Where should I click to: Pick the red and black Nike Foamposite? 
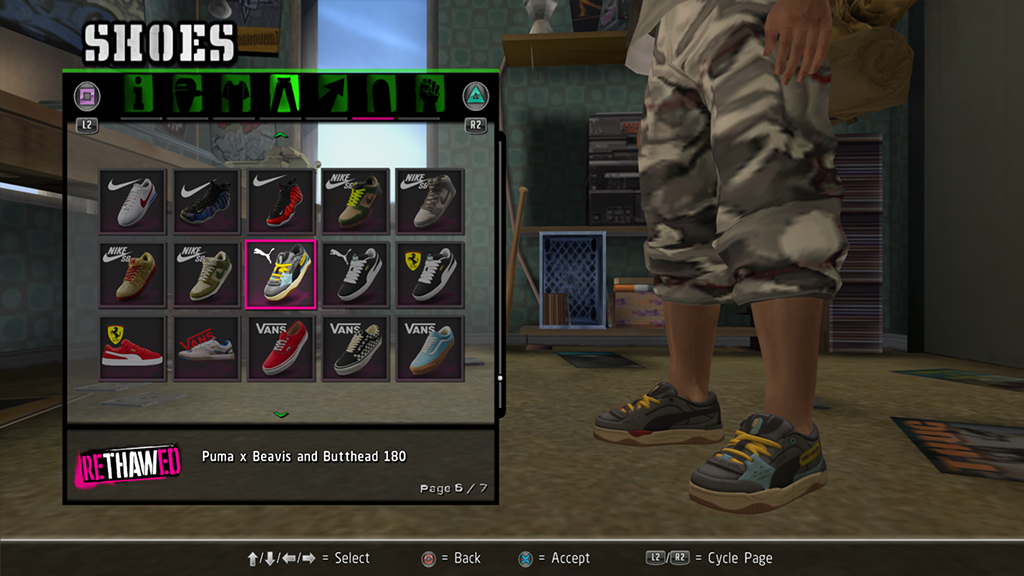280,200
